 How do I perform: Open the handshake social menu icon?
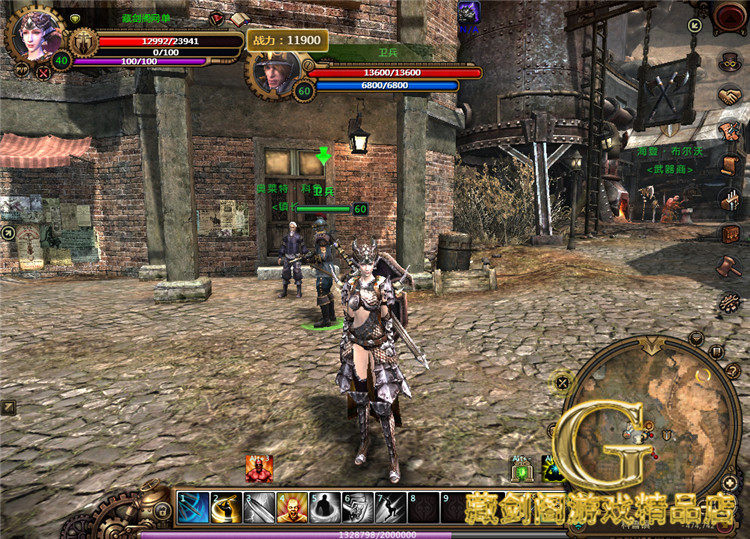tap(729, 96)
